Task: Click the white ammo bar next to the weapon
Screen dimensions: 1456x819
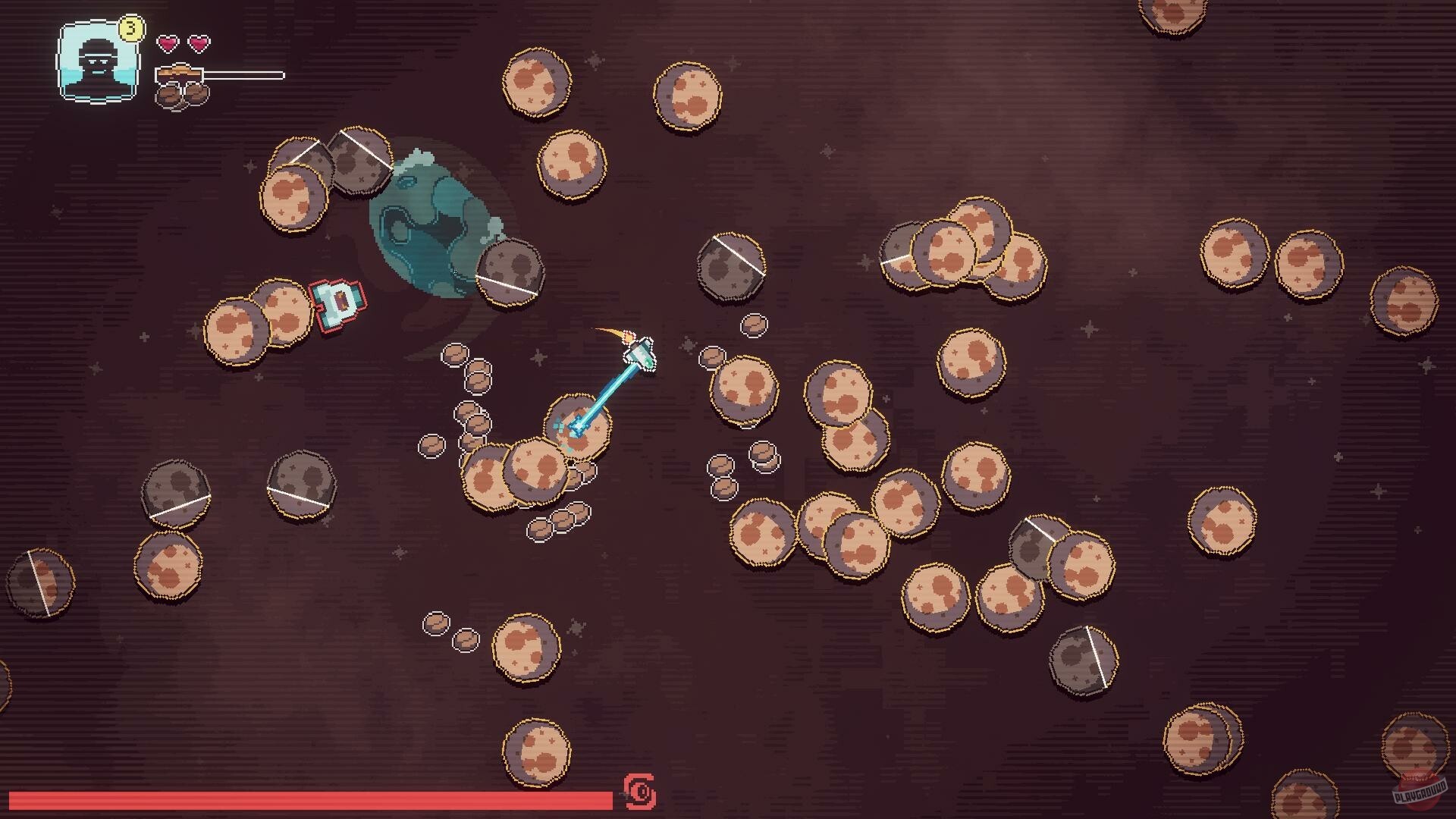Action: (243, 74)
